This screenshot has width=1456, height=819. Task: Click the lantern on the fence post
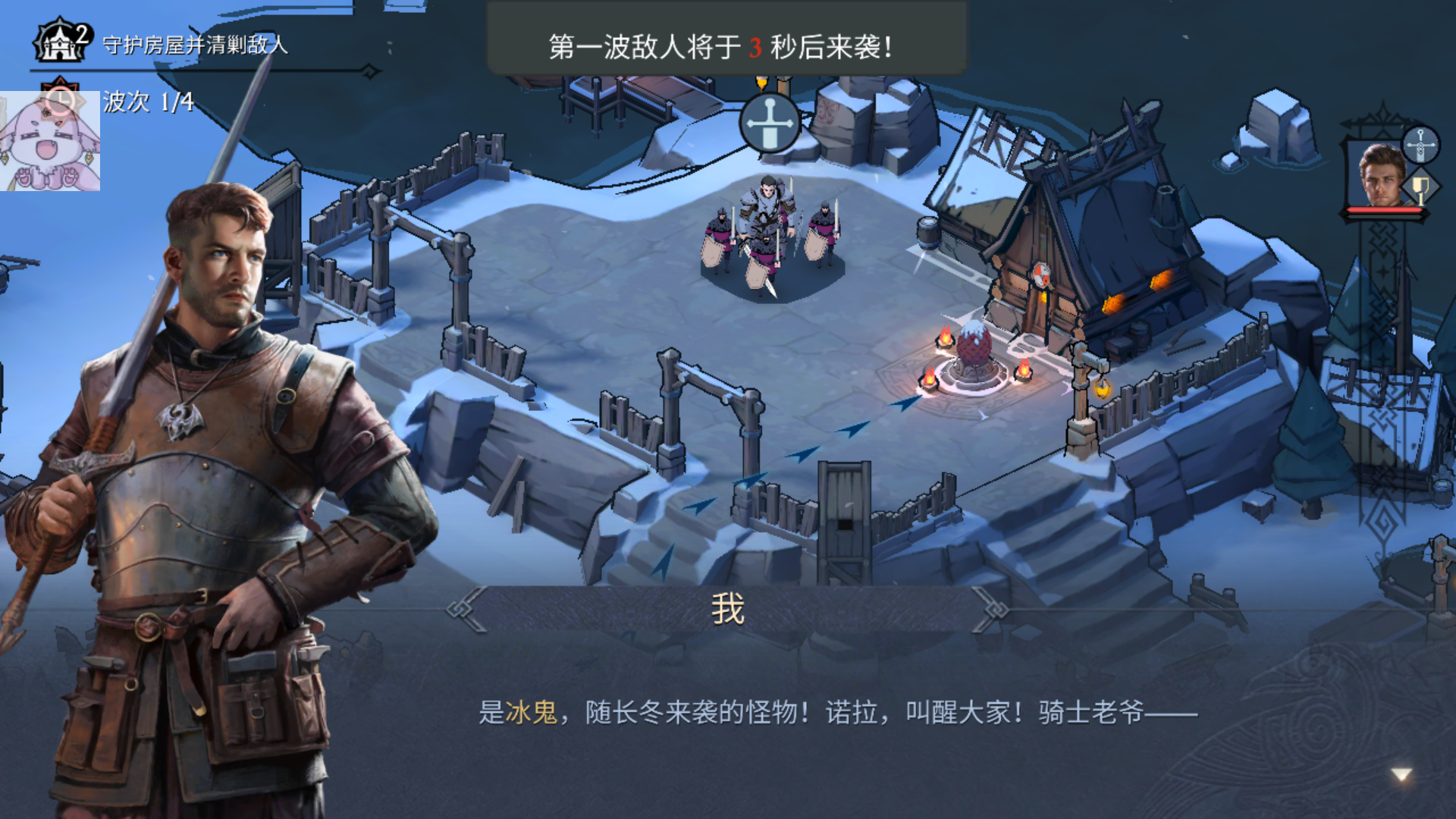[1102, 390]
